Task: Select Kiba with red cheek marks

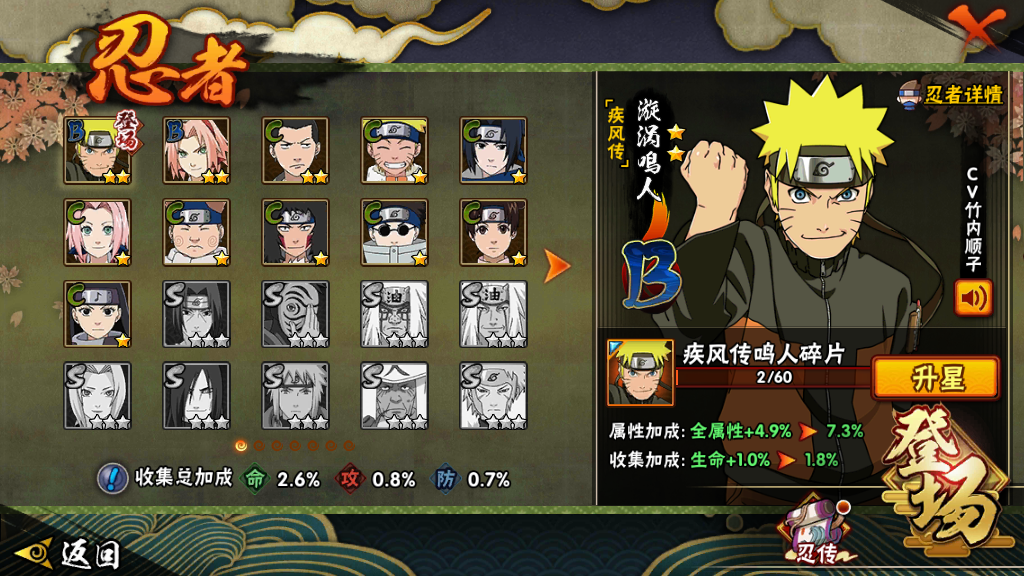Action: (295, 232)
